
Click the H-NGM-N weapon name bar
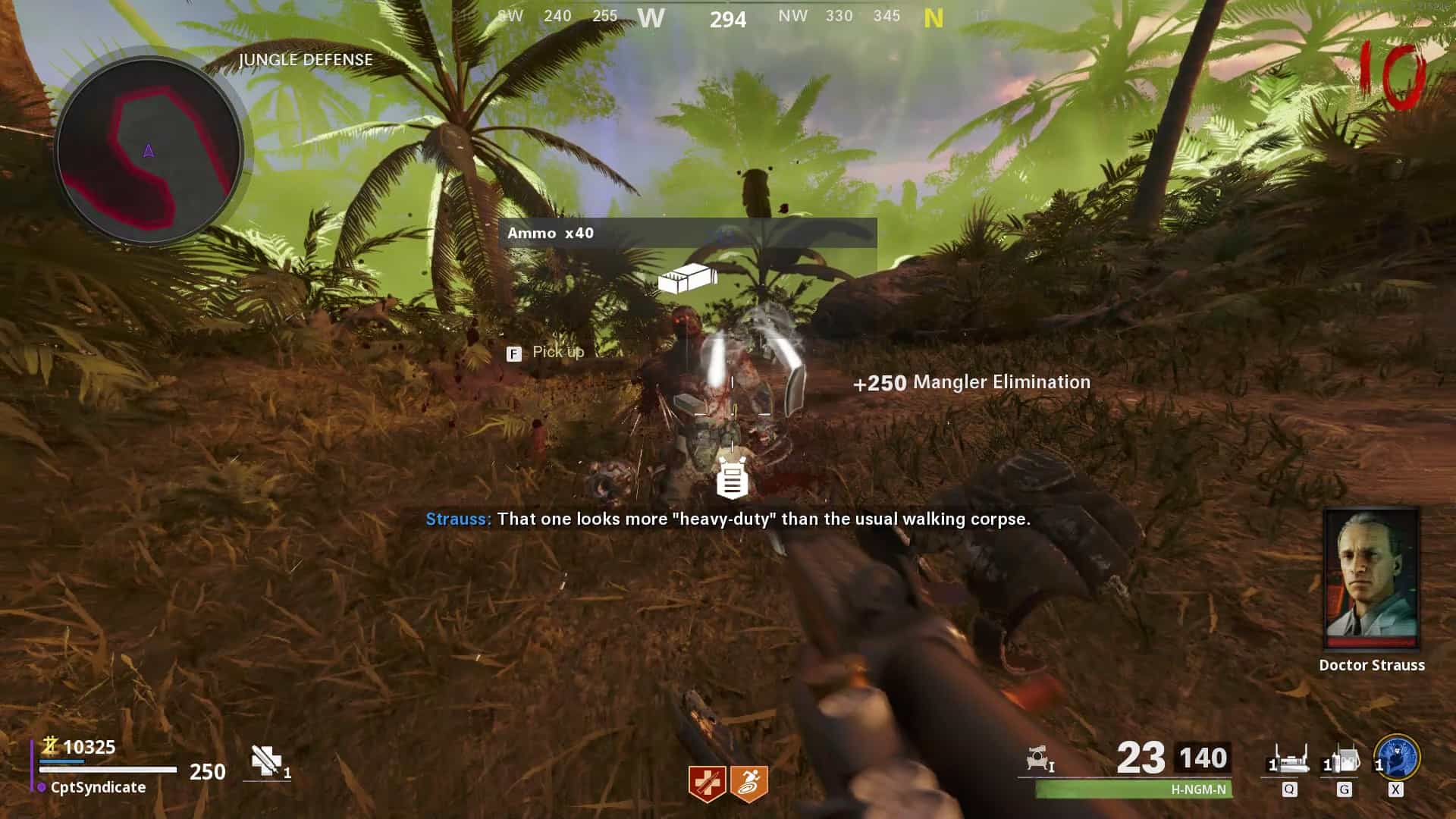coord(1134,789)
